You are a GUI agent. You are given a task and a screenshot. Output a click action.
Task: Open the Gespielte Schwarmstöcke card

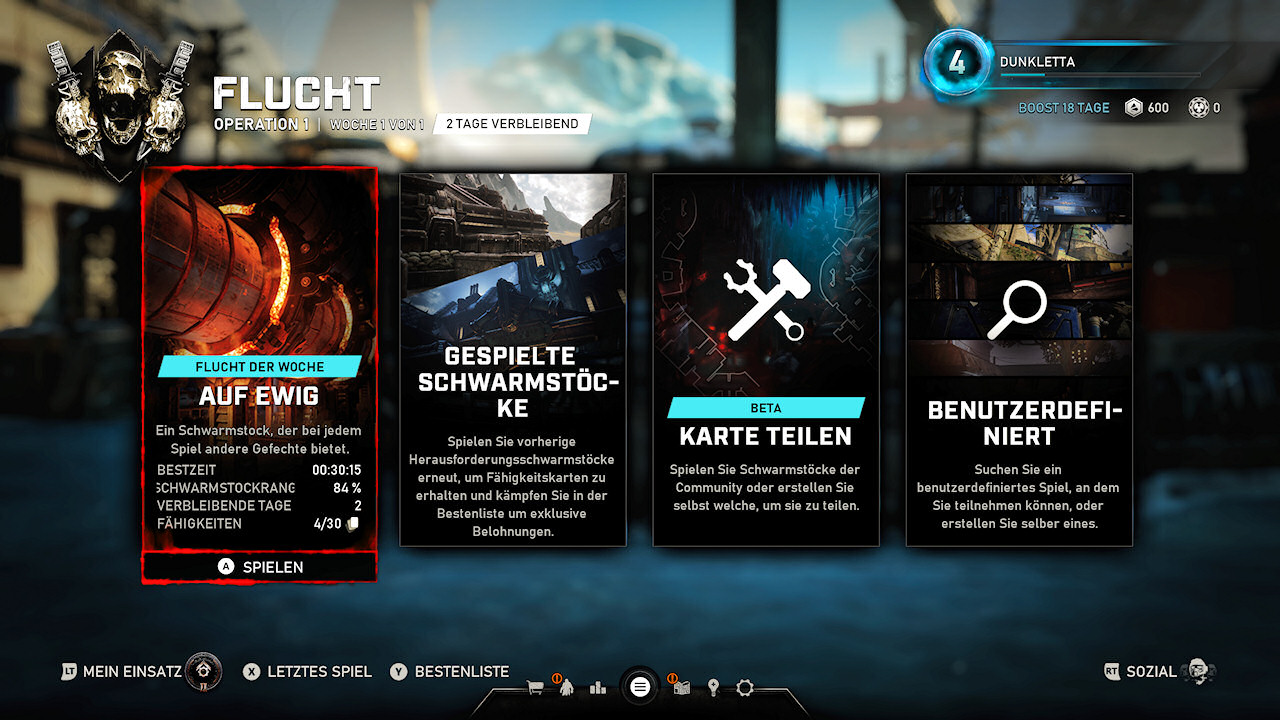513,360
